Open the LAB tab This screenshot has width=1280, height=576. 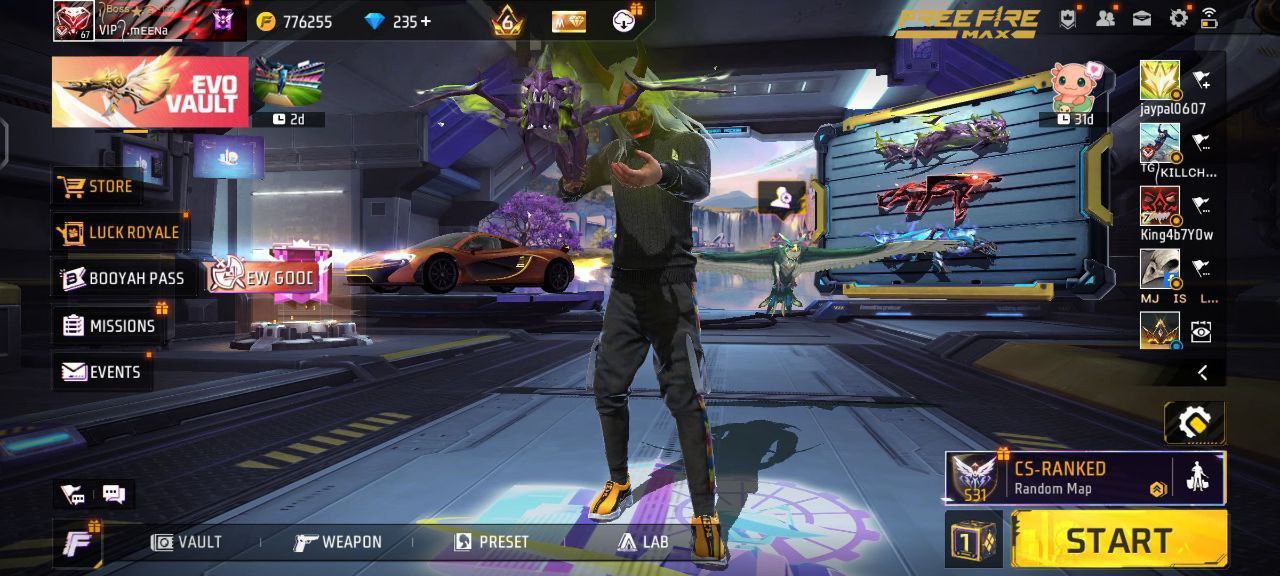(643, 542)
